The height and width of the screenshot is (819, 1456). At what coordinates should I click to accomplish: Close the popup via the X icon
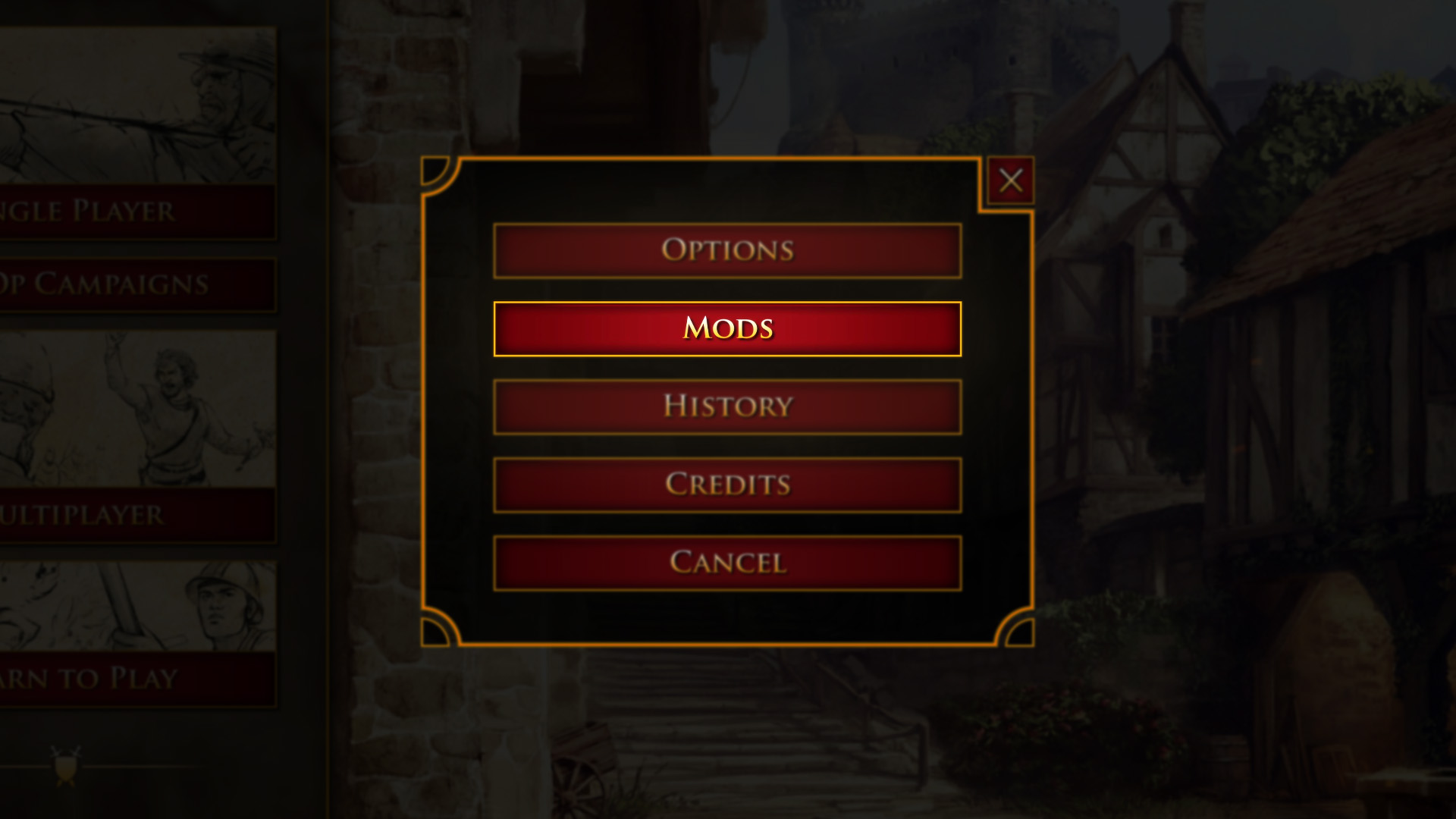click(x=1011, y=180)
